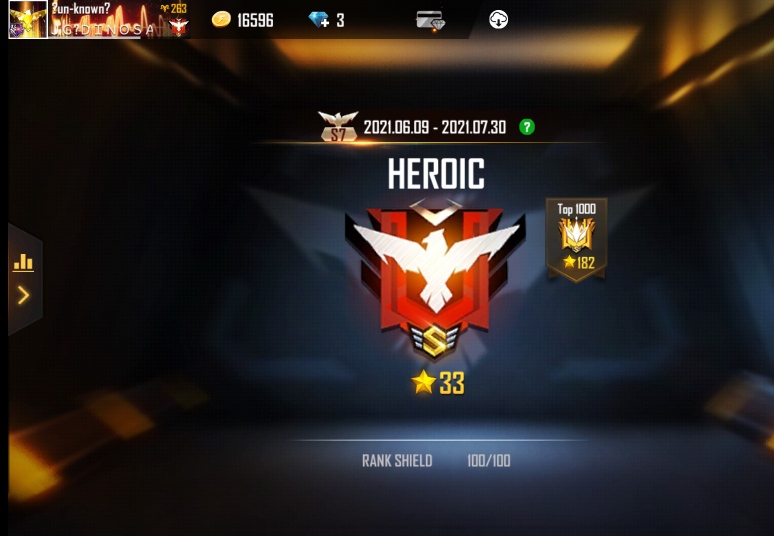Open the bar chart leaderboard icon
774x536 pixels.
click(x=23, y=263)
